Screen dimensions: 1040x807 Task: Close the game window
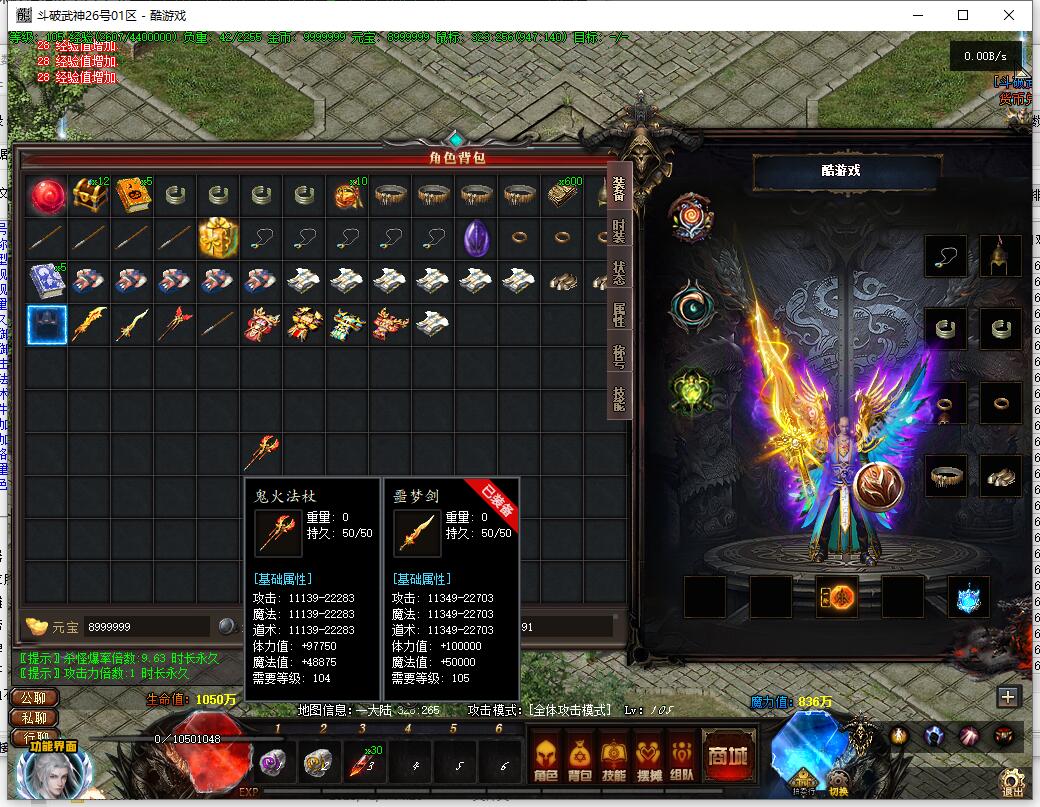pos(1010,15)
